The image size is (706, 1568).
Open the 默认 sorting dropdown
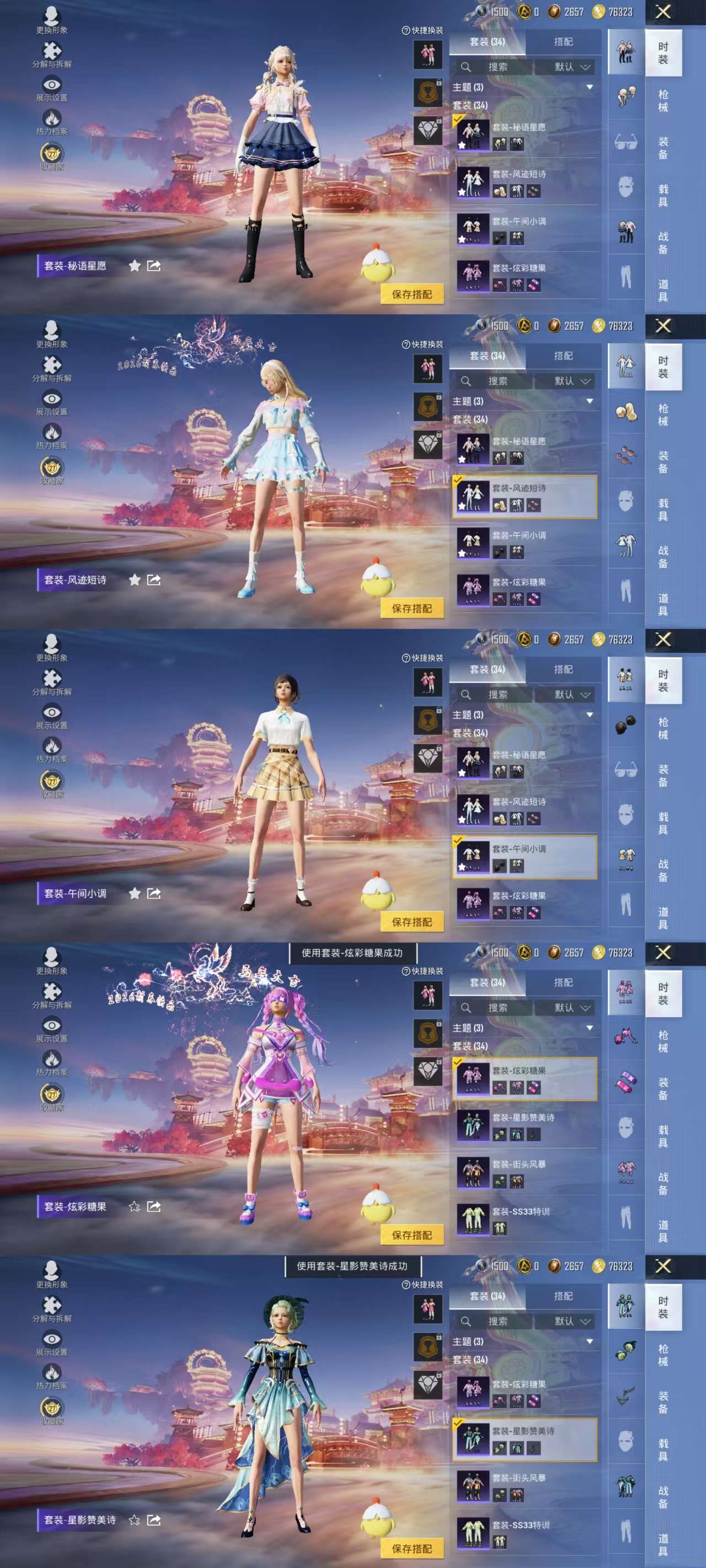[x=571, y=67]
